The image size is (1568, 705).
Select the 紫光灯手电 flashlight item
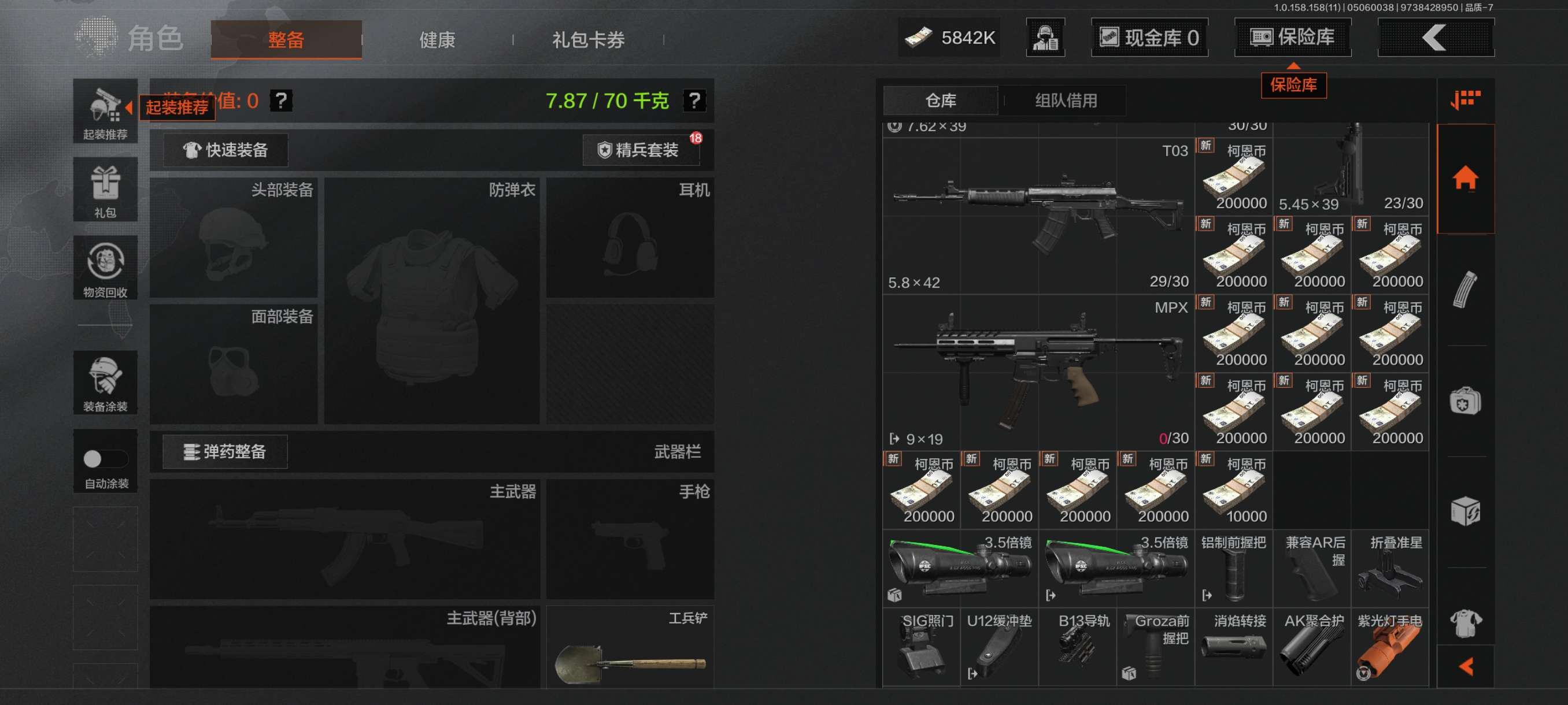[1390, 648]
